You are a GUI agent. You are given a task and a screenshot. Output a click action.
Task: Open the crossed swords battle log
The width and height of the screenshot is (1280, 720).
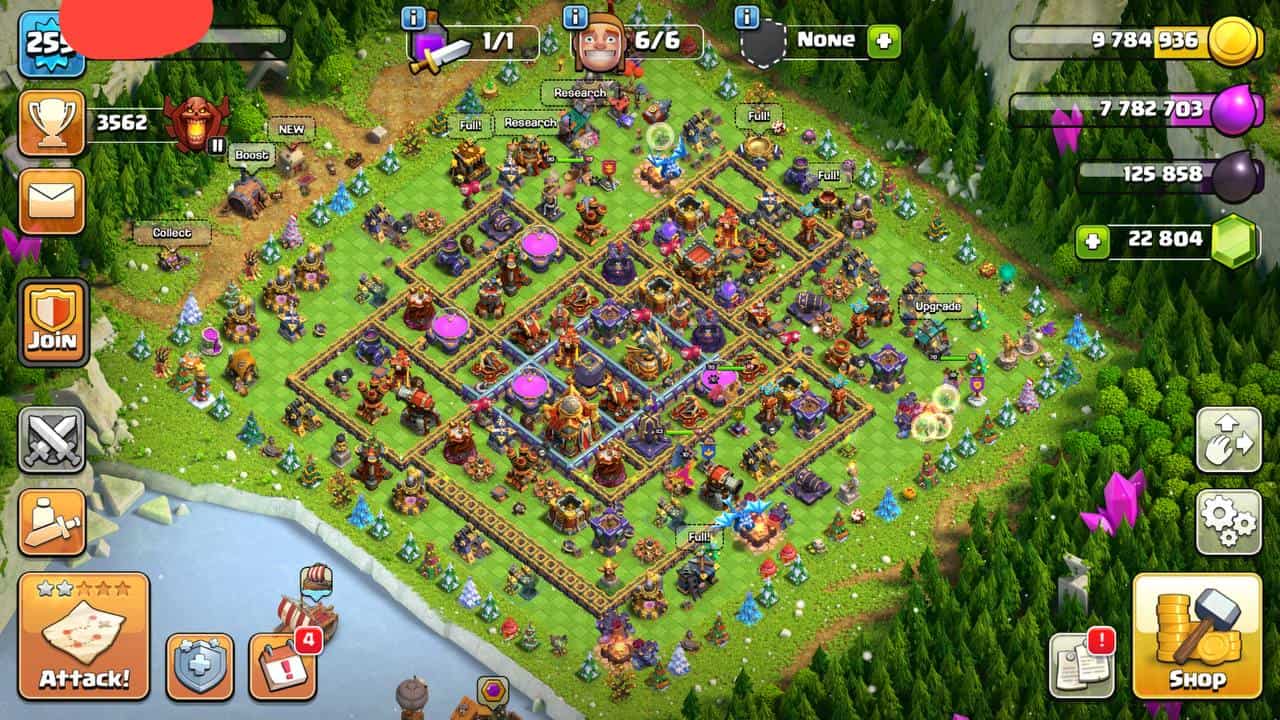pos(51,440)
